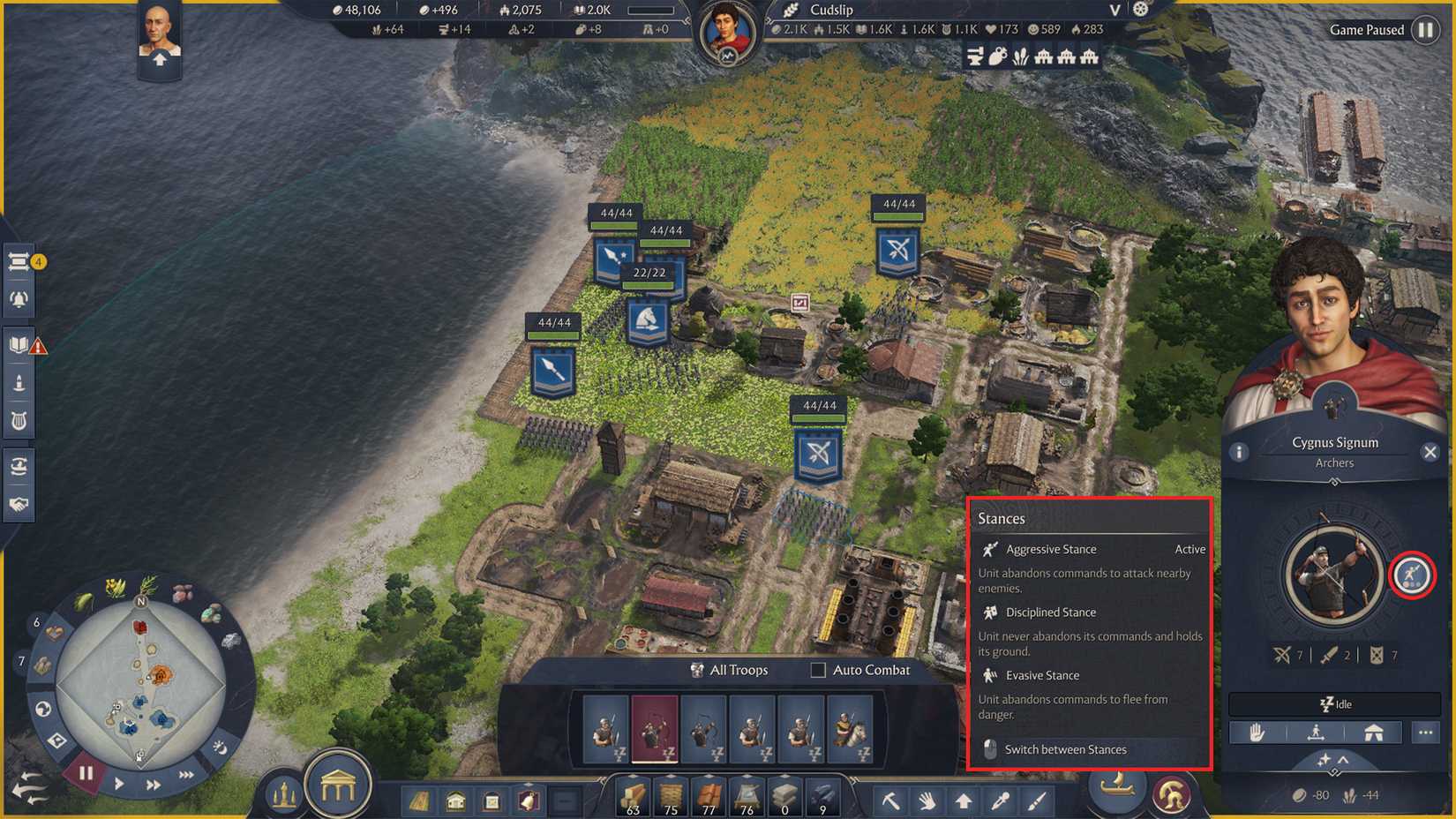Viewport: 1456px width, 819px height.
Task: Expand the V dropdown in top bar
Action: point(1114,11)
